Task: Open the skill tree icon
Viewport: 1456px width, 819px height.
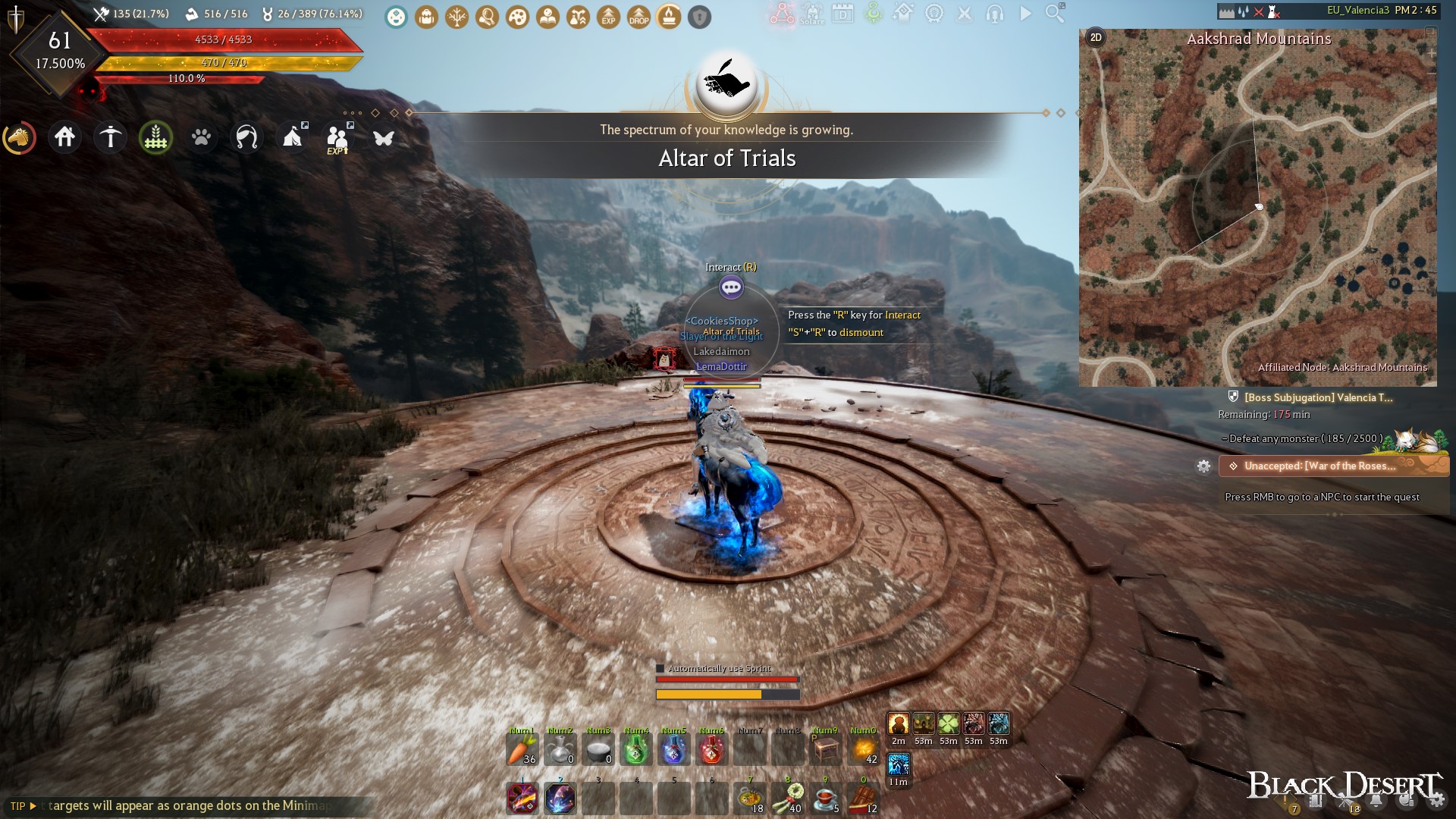Action: point(457,17)
